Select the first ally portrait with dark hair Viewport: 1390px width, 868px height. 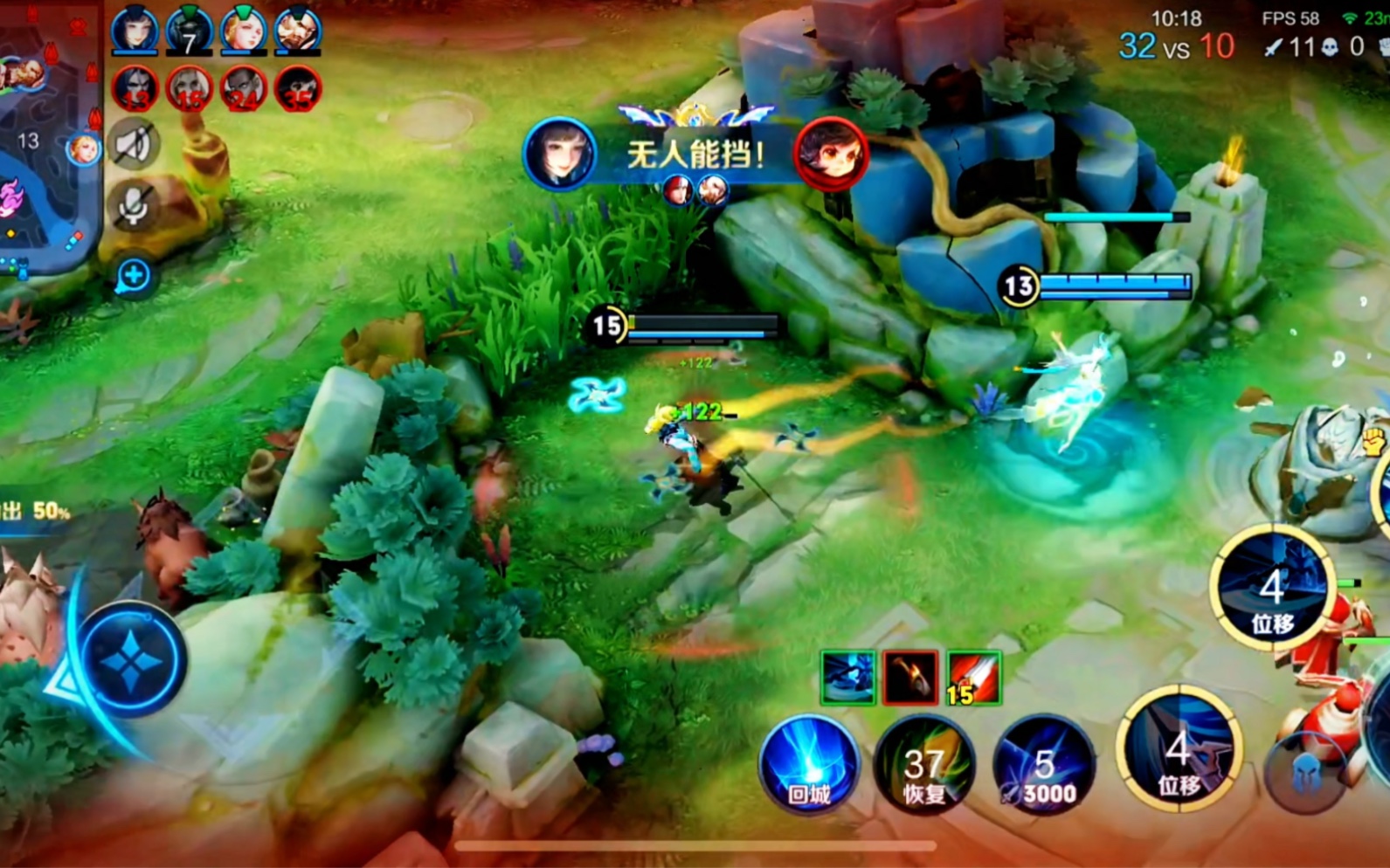point(135,30)
